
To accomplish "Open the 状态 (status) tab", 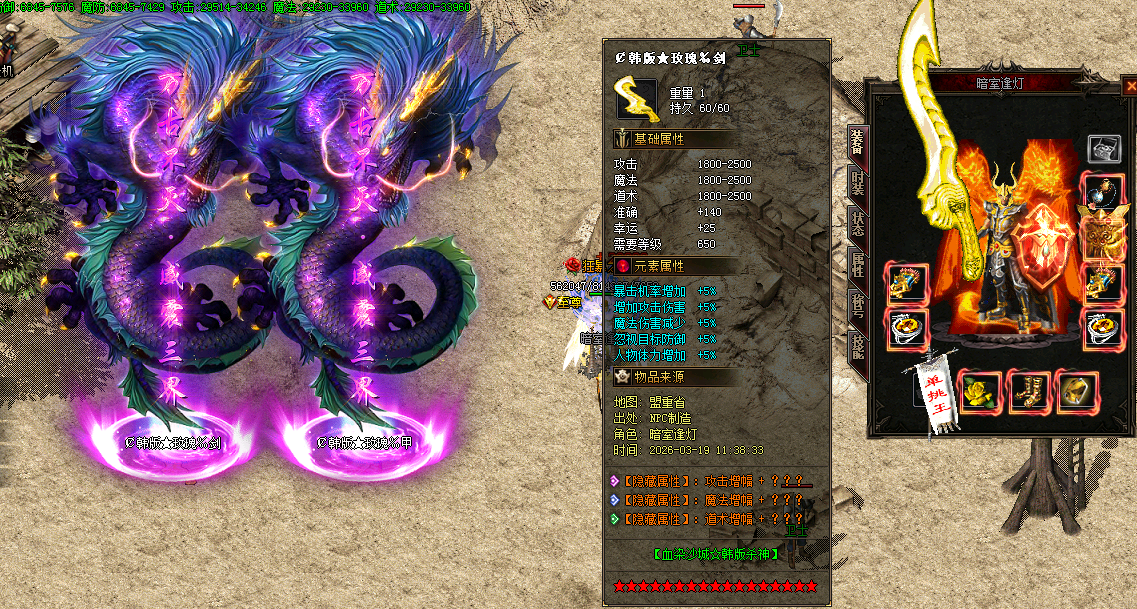I will pyautogui.click(x=857, y=223).
